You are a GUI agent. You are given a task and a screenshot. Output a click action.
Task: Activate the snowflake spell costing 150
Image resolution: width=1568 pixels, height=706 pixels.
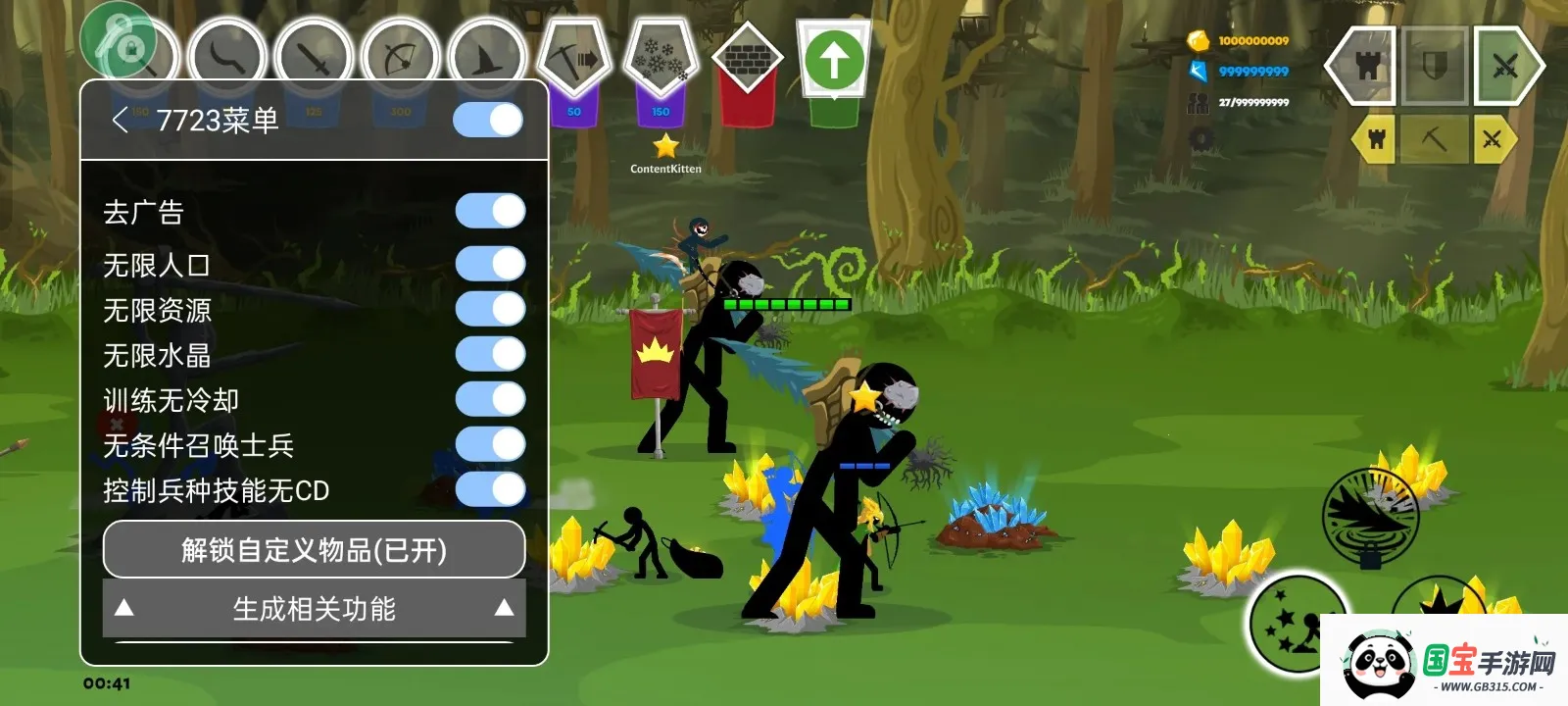pos(661,59)
